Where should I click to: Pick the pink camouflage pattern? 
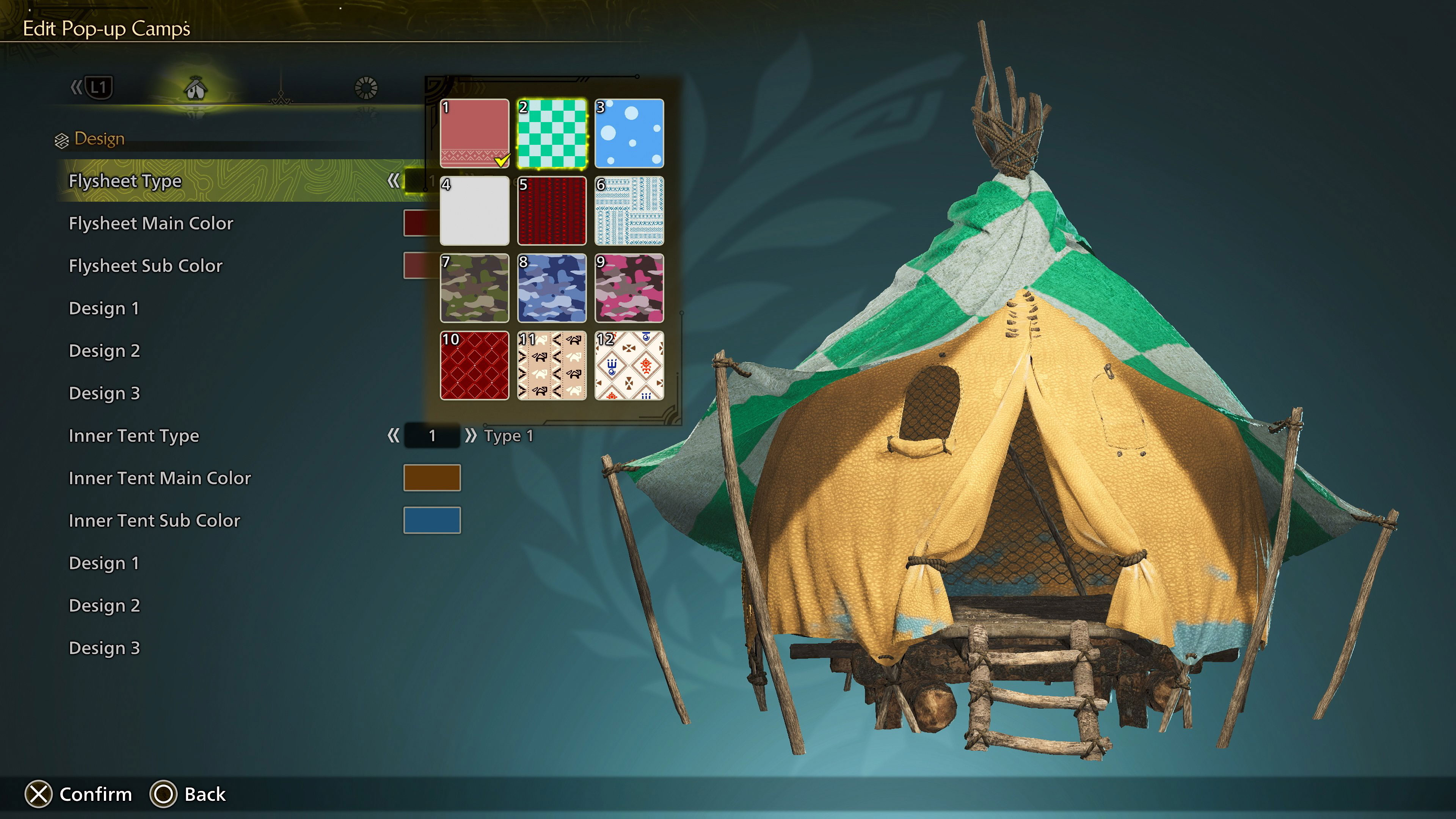click(629, 288)
